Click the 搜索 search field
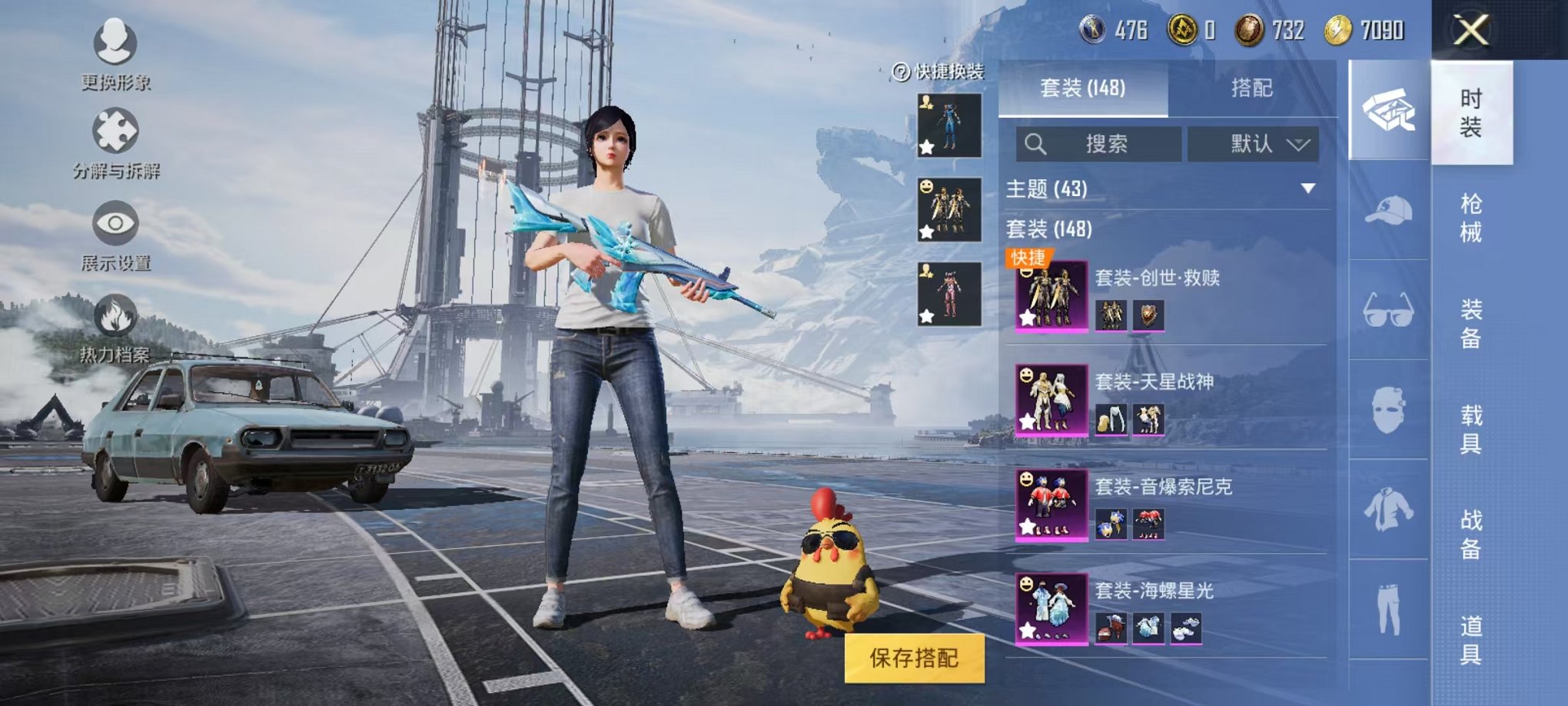1568x706 pixels. [x=1099, y=144]
